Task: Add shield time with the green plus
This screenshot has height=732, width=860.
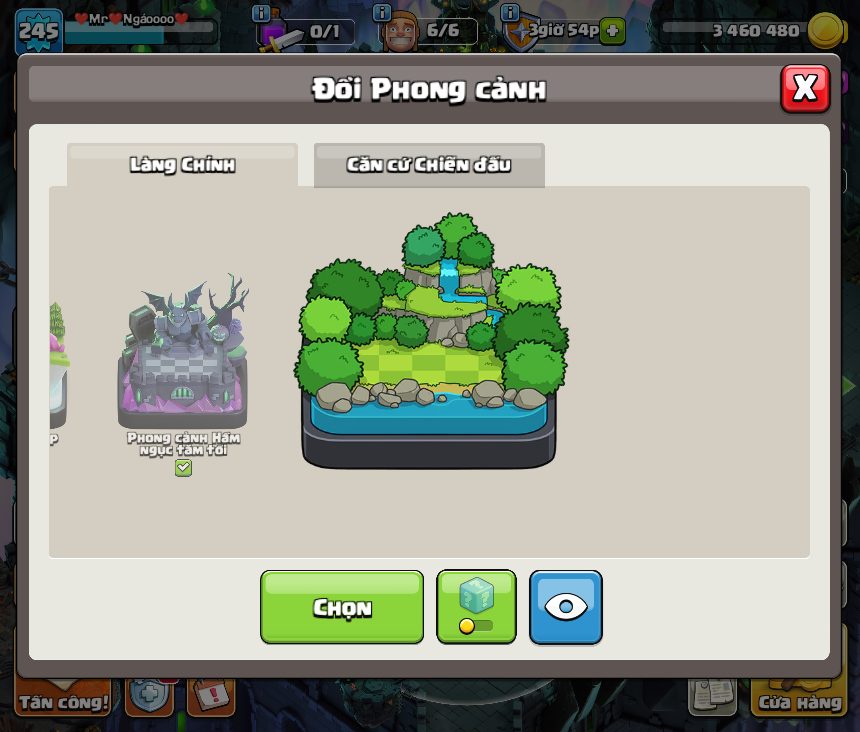Action: point(613,31)
